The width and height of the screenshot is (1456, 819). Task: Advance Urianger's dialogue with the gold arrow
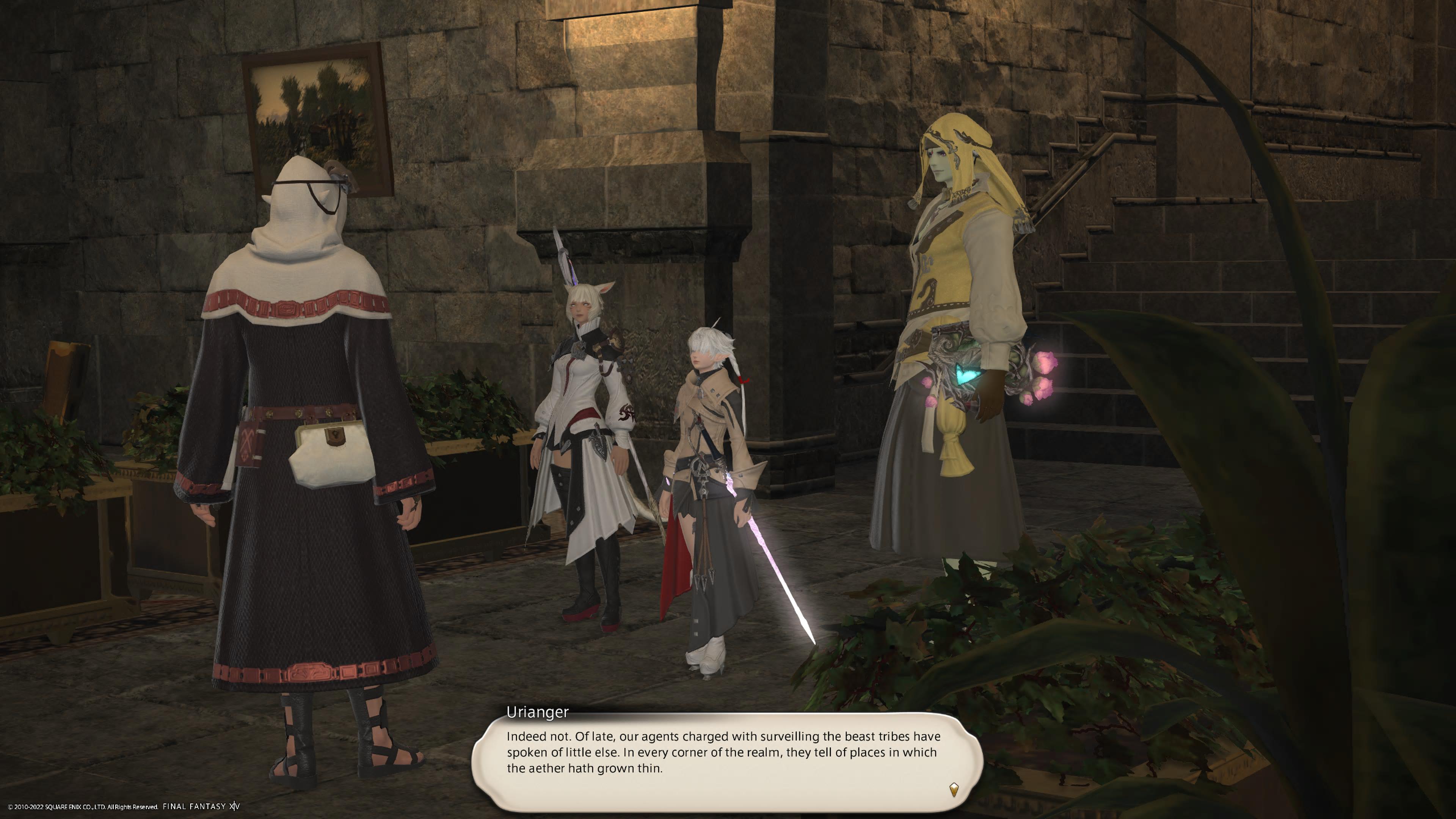coord(954,789)
